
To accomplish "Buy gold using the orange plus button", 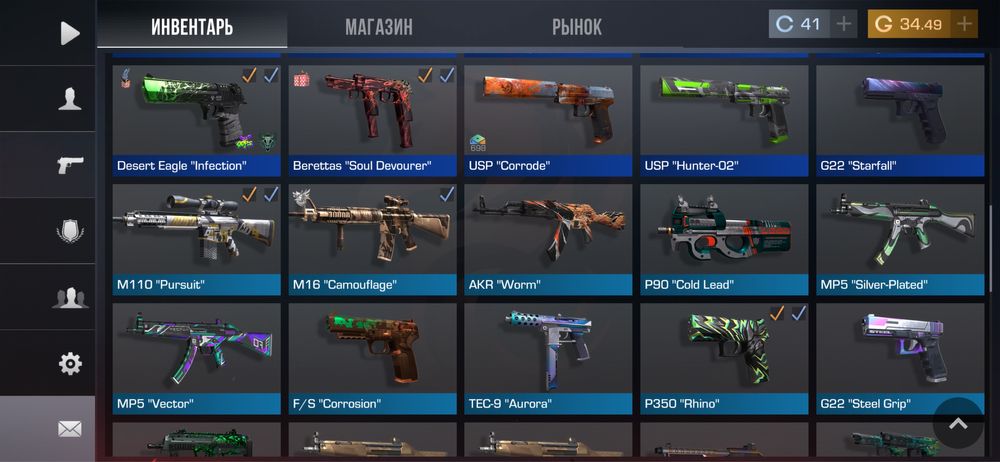I will 964,24.
